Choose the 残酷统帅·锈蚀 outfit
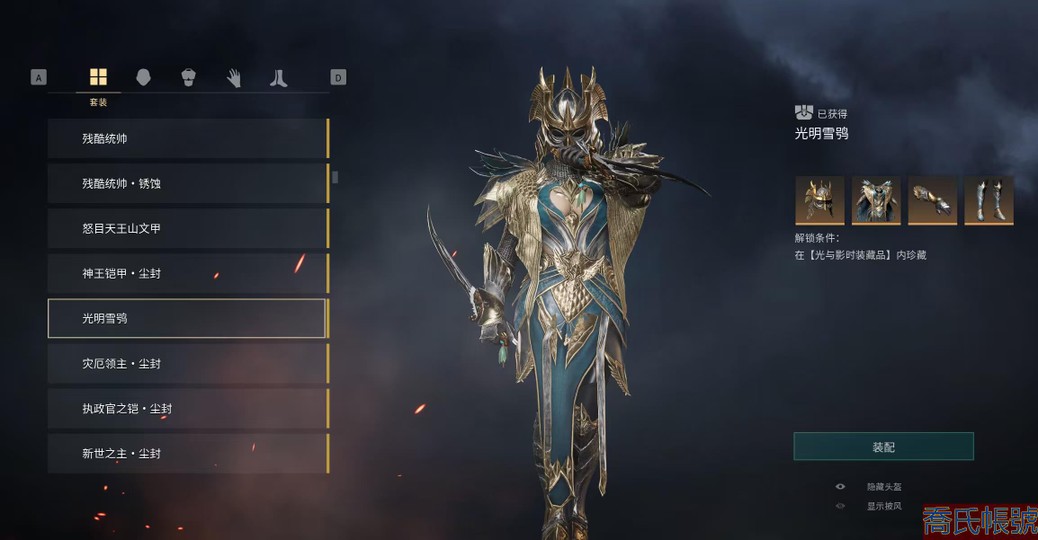The image size is (1038, 540). click(187, 184)
